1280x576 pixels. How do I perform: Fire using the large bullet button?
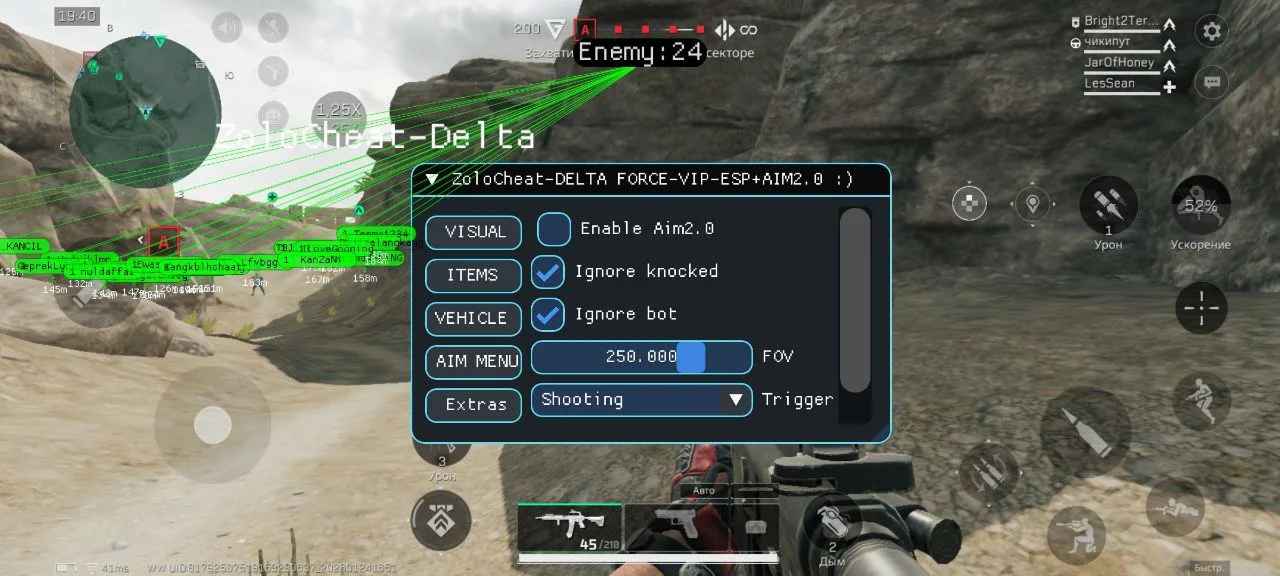point(1085,431)
